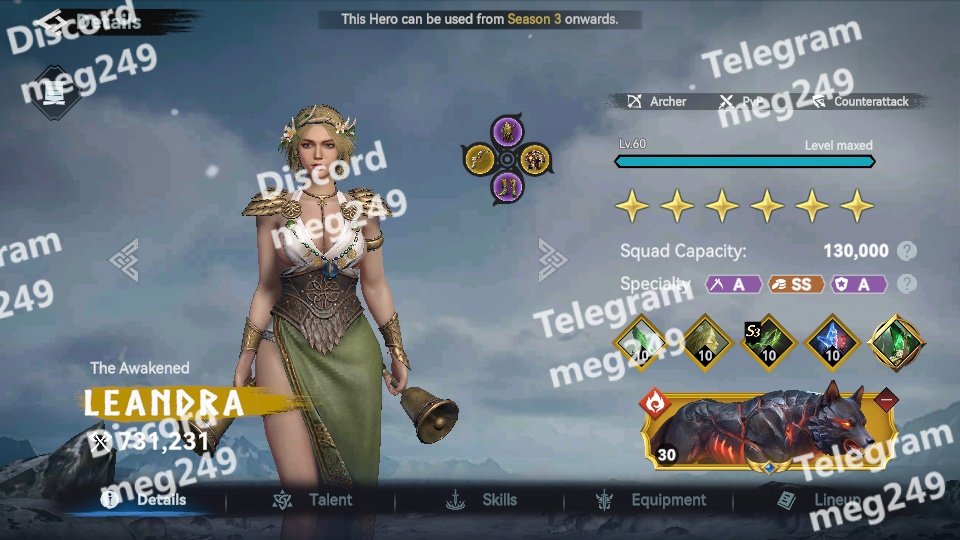
Task: Open the round gold-framed green skill icon
Action: (x=898, y=343)
